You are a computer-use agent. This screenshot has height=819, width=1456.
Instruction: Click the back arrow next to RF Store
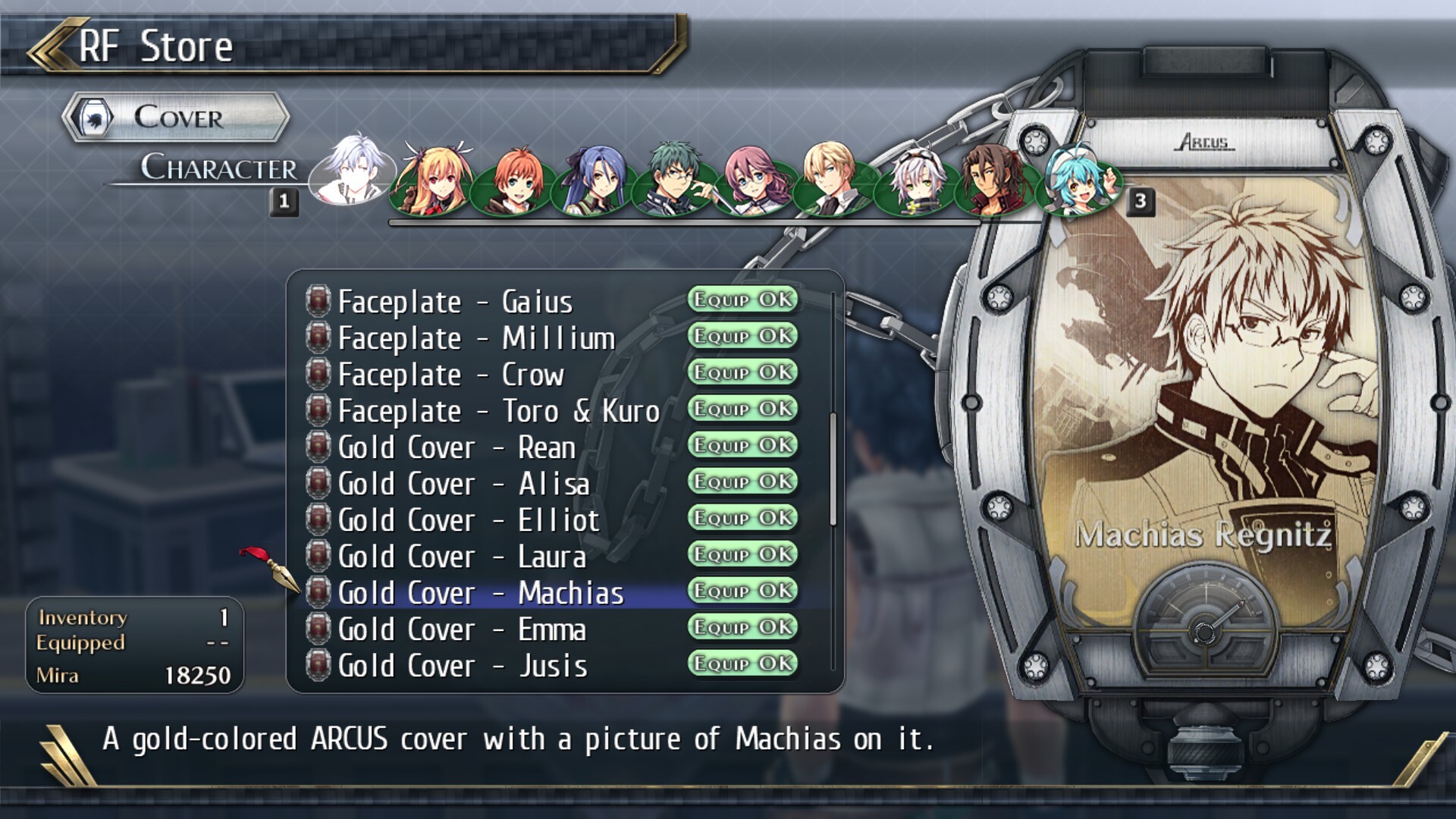[53, 45]
